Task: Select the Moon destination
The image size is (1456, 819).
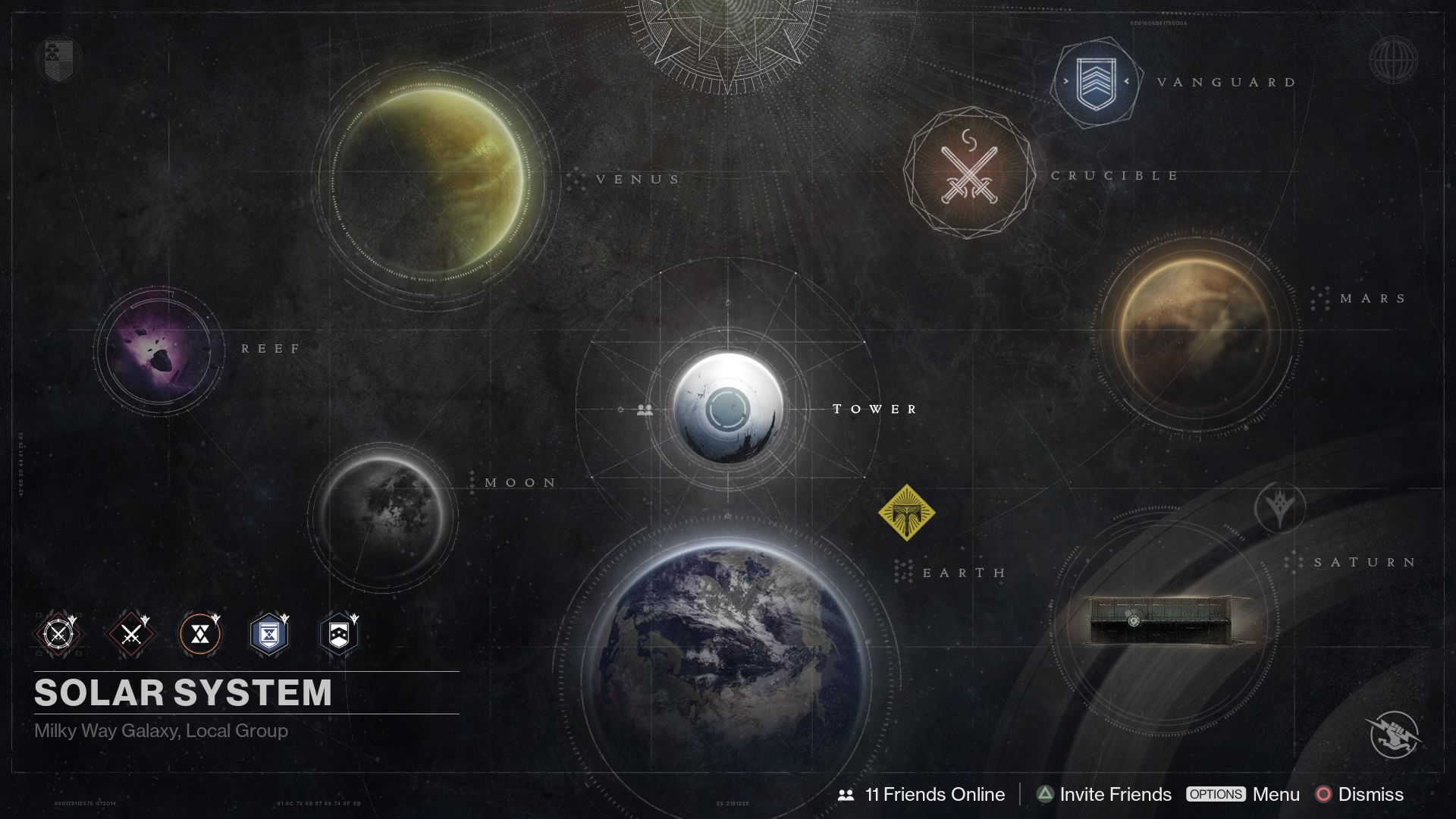Action: pos(383,516)
